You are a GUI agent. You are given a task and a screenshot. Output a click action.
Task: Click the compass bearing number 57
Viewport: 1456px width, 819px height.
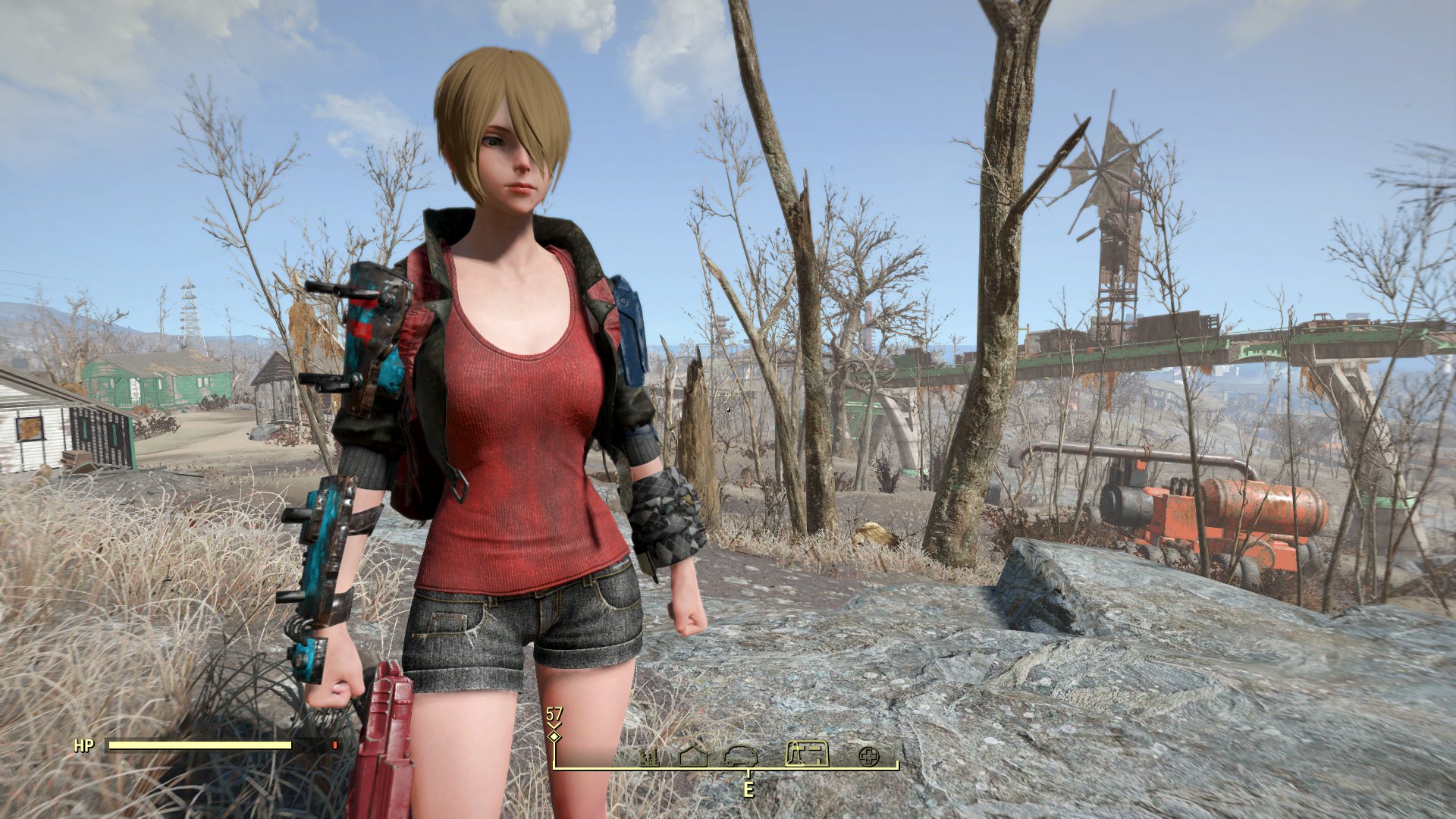(554, 714)
